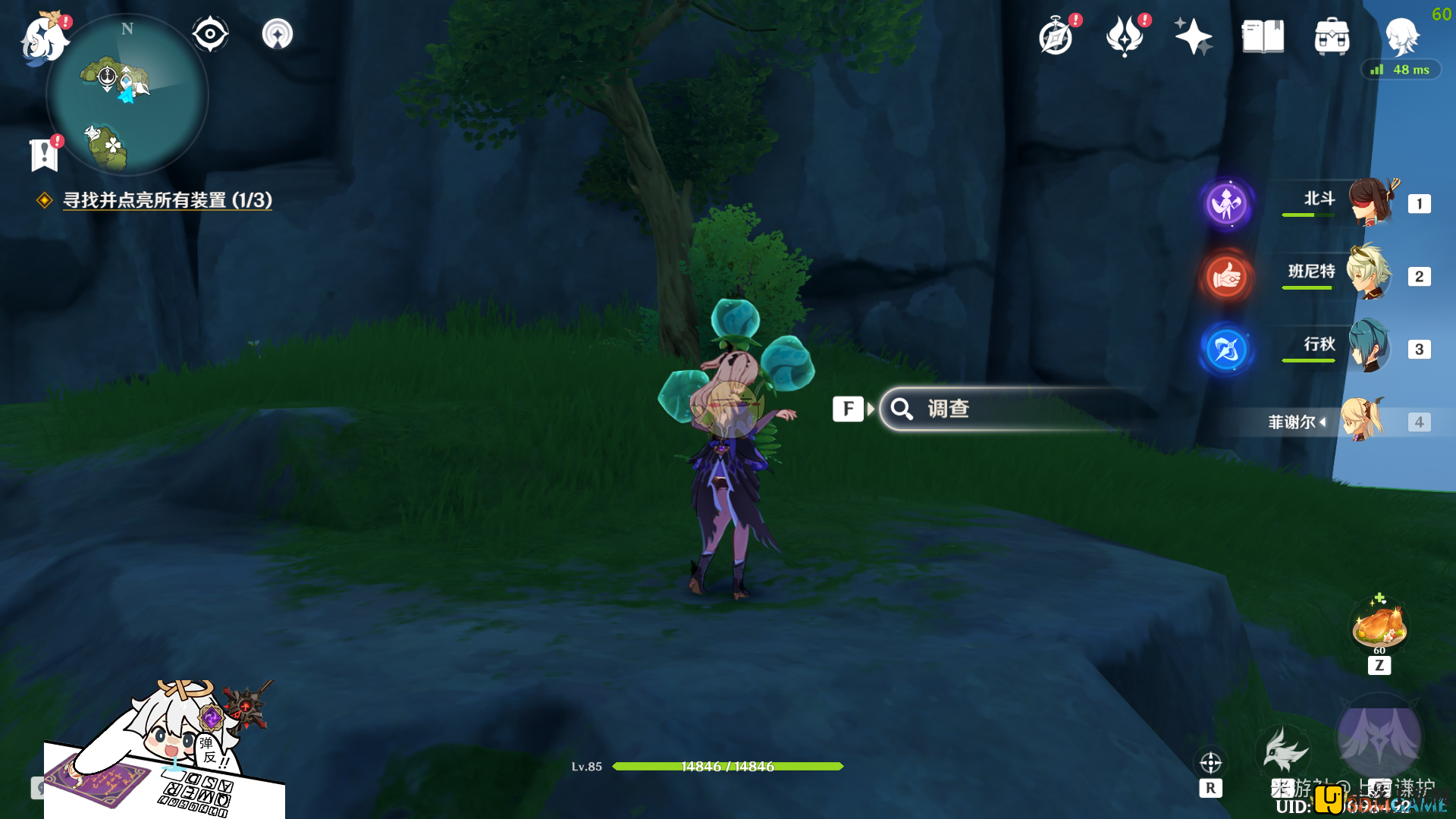Expand Fischl's details via the left arrow
Screen dimensions: 1456x819
point(1323,422)
